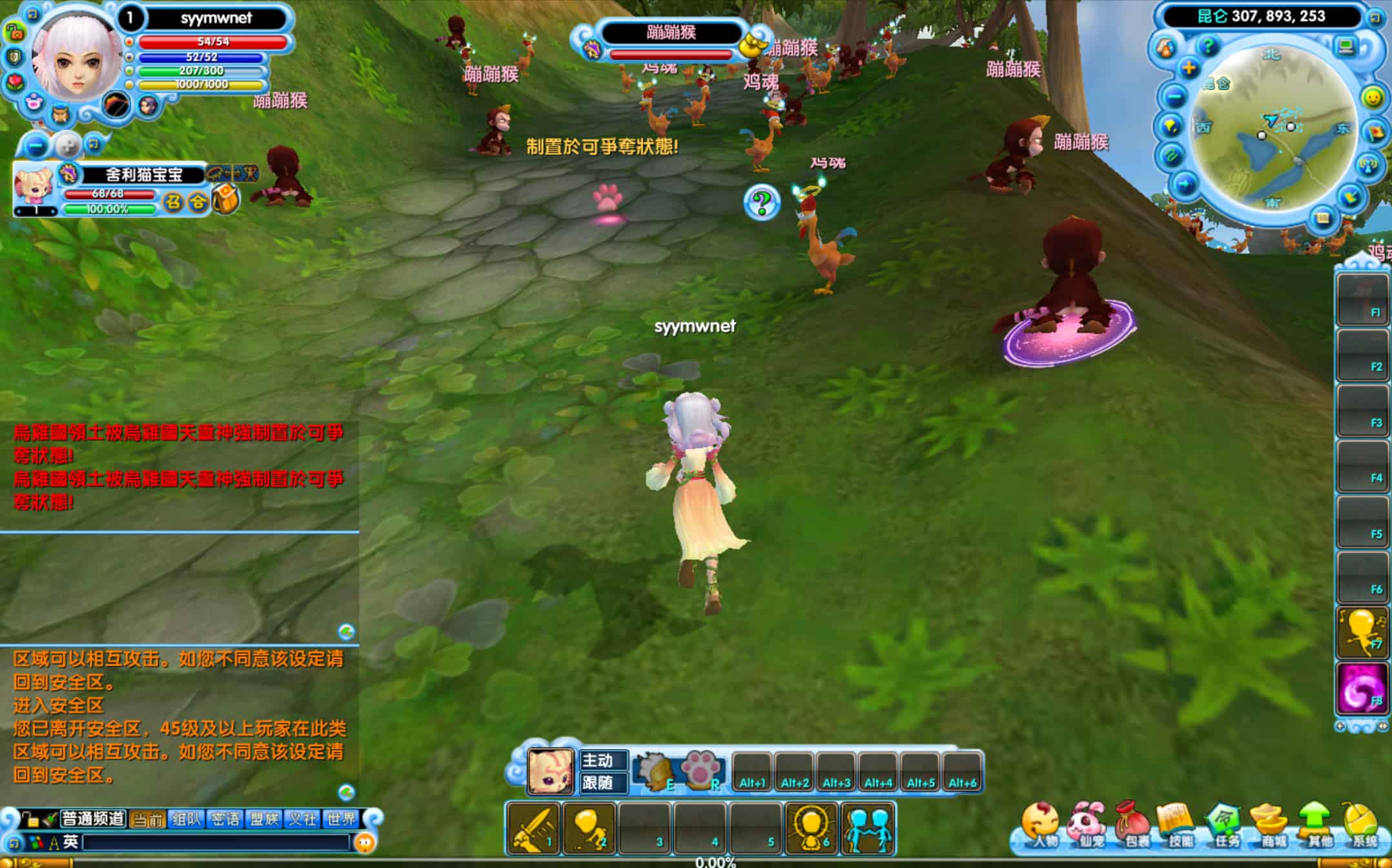The width and height of the screenshot is (1392, 868).
Task: Activate the sword attack skill in slot 1
Action: coord(533,828)
